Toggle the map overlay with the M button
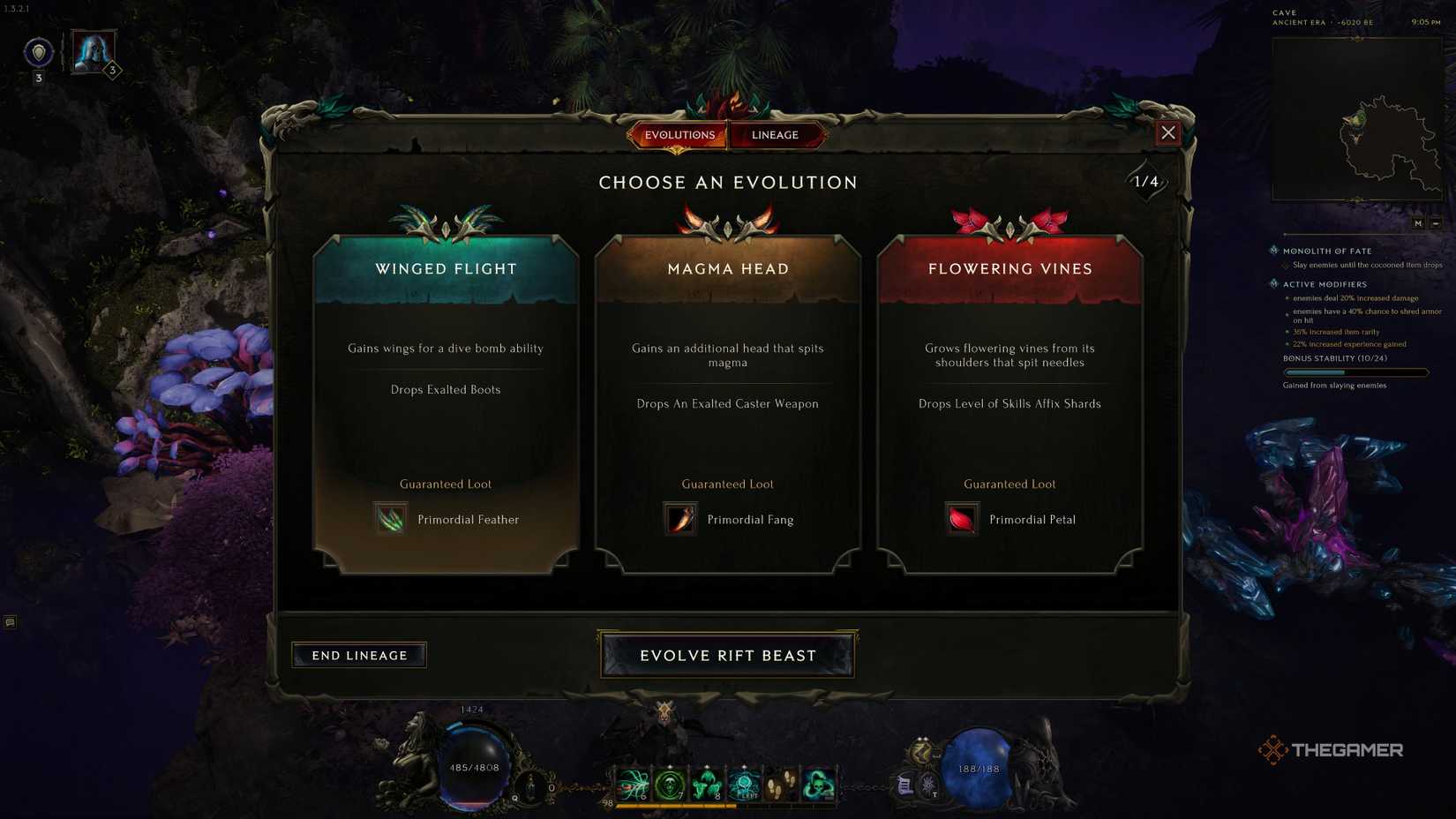Screen dimensions: 1456x819 [x=1418, y=223]
